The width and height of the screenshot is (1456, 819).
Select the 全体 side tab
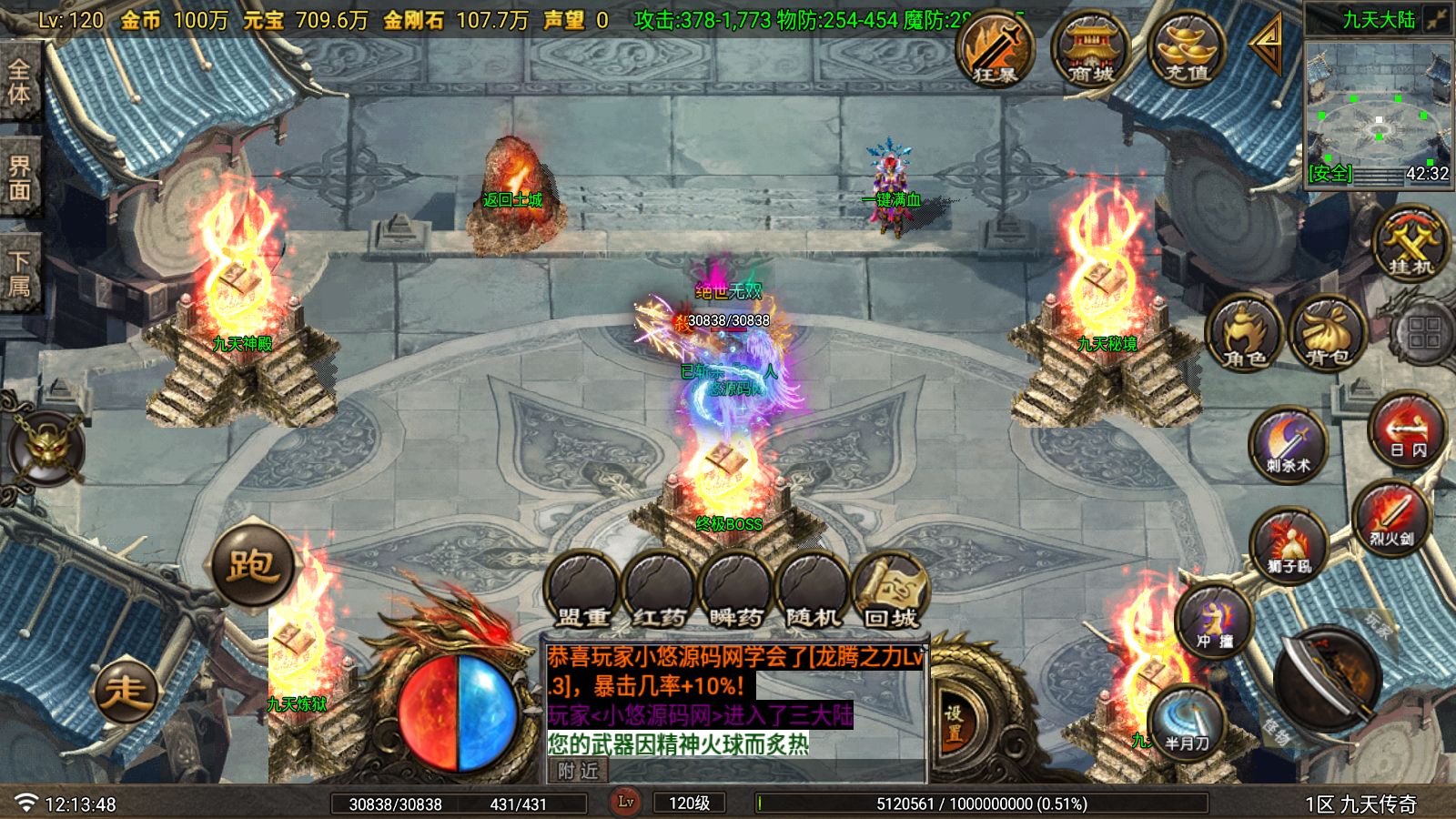click(x=19, y=82)
